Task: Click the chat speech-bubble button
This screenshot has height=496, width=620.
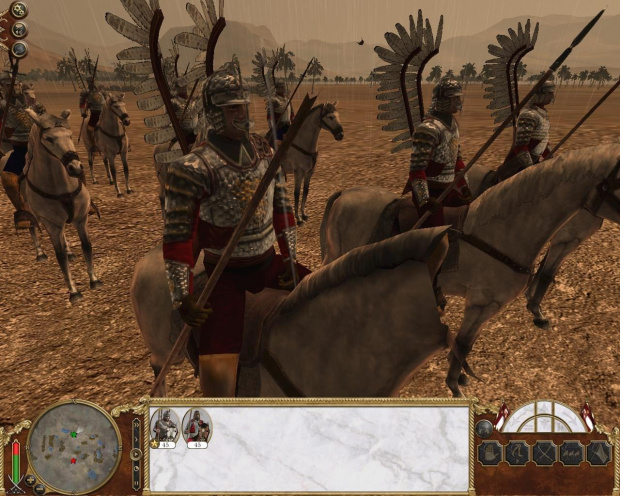Action: pos(18,30)
